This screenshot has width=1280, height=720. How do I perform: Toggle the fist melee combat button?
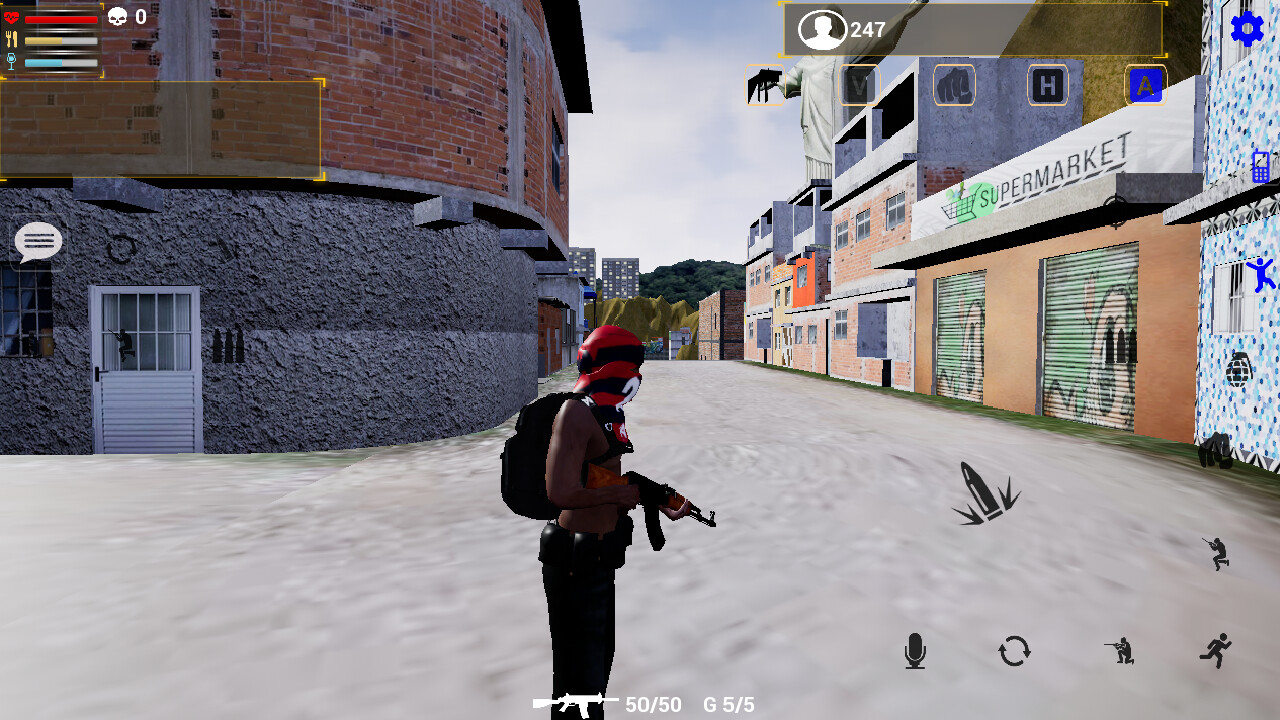(x=953, y=85)
